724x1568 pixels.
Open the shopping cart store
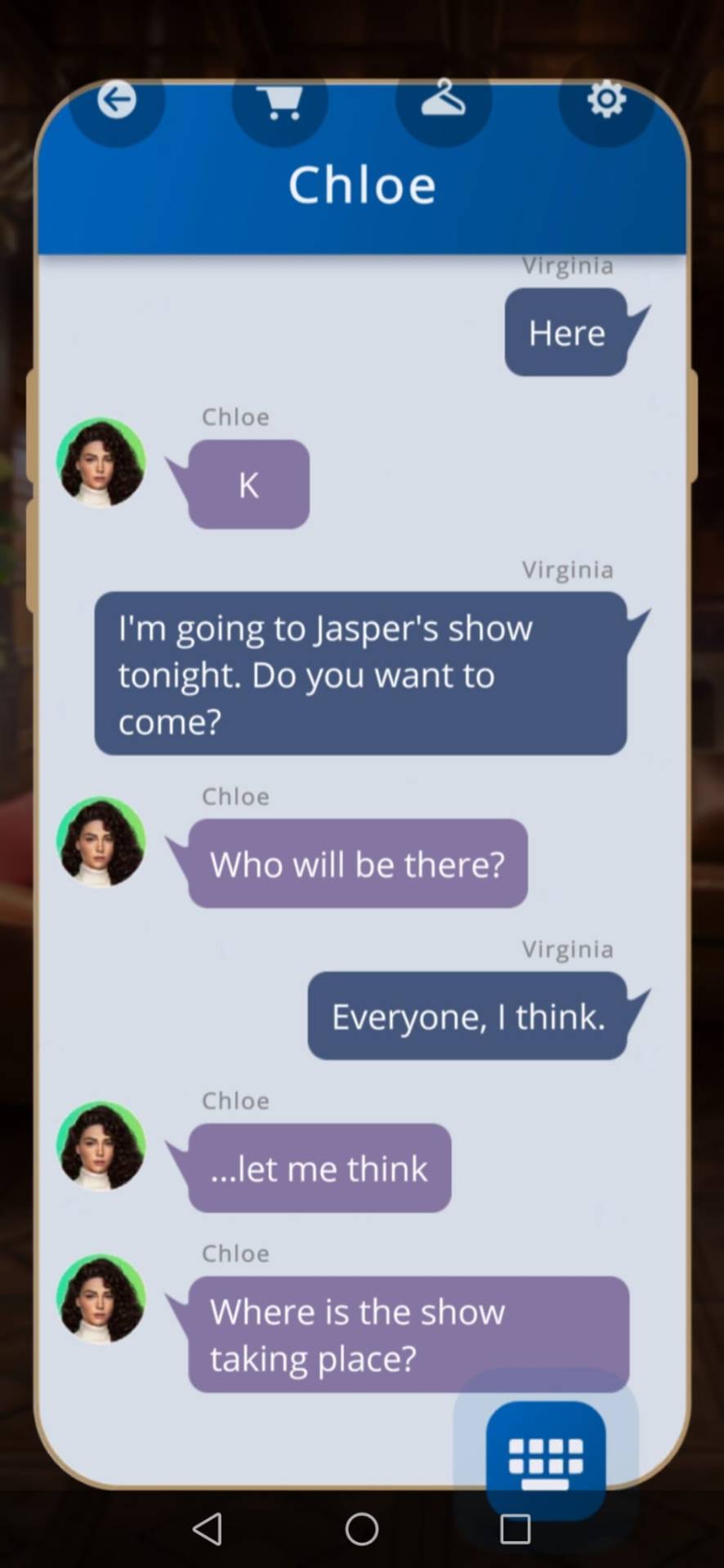coord(280,102)
